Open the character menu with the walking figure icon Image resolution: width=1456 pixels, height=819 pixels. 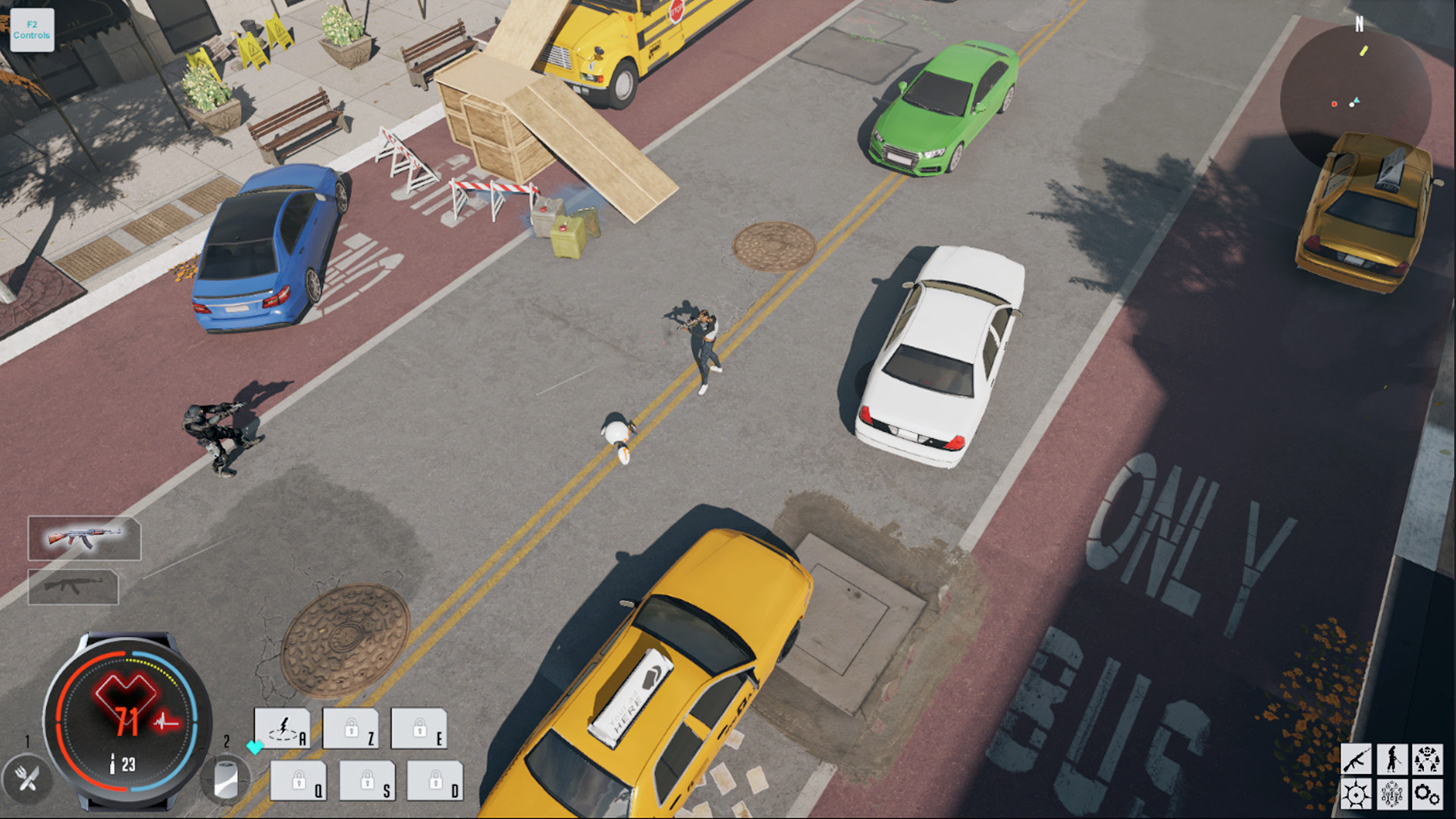1392,758
